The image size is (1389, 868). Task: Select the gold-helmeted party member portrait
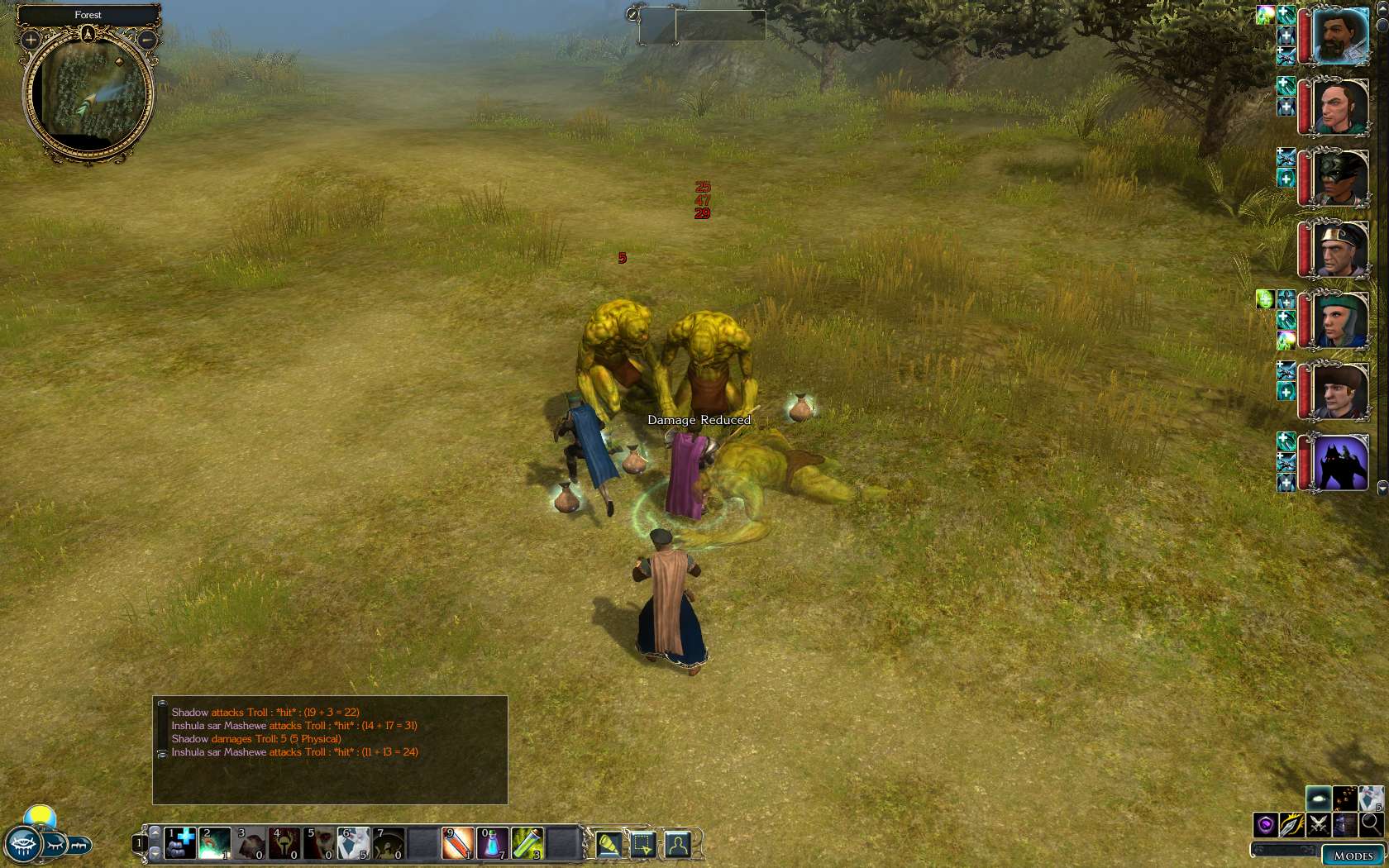[1339, 249]
